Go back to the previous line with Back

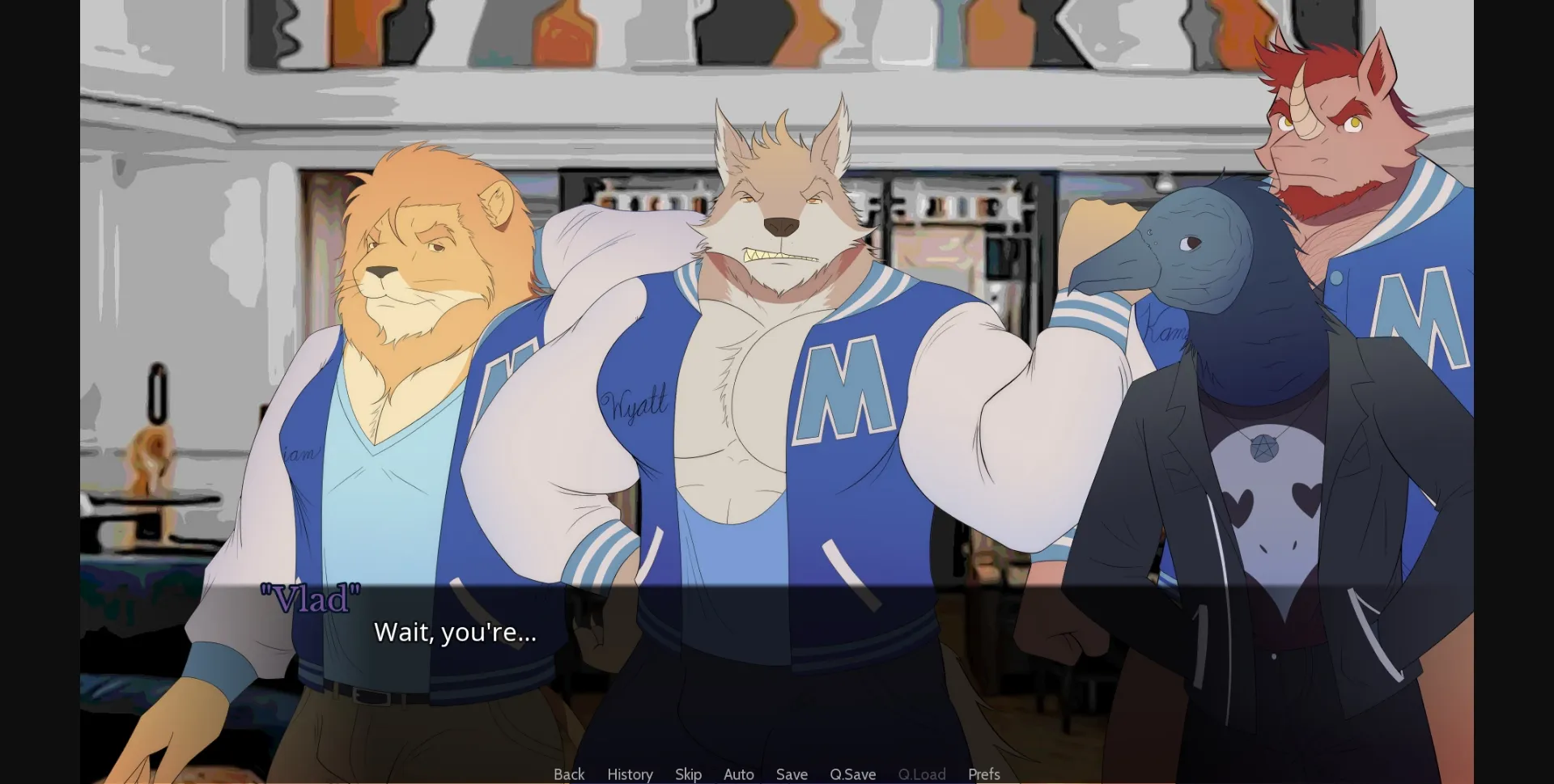click(x=569, y=774)
